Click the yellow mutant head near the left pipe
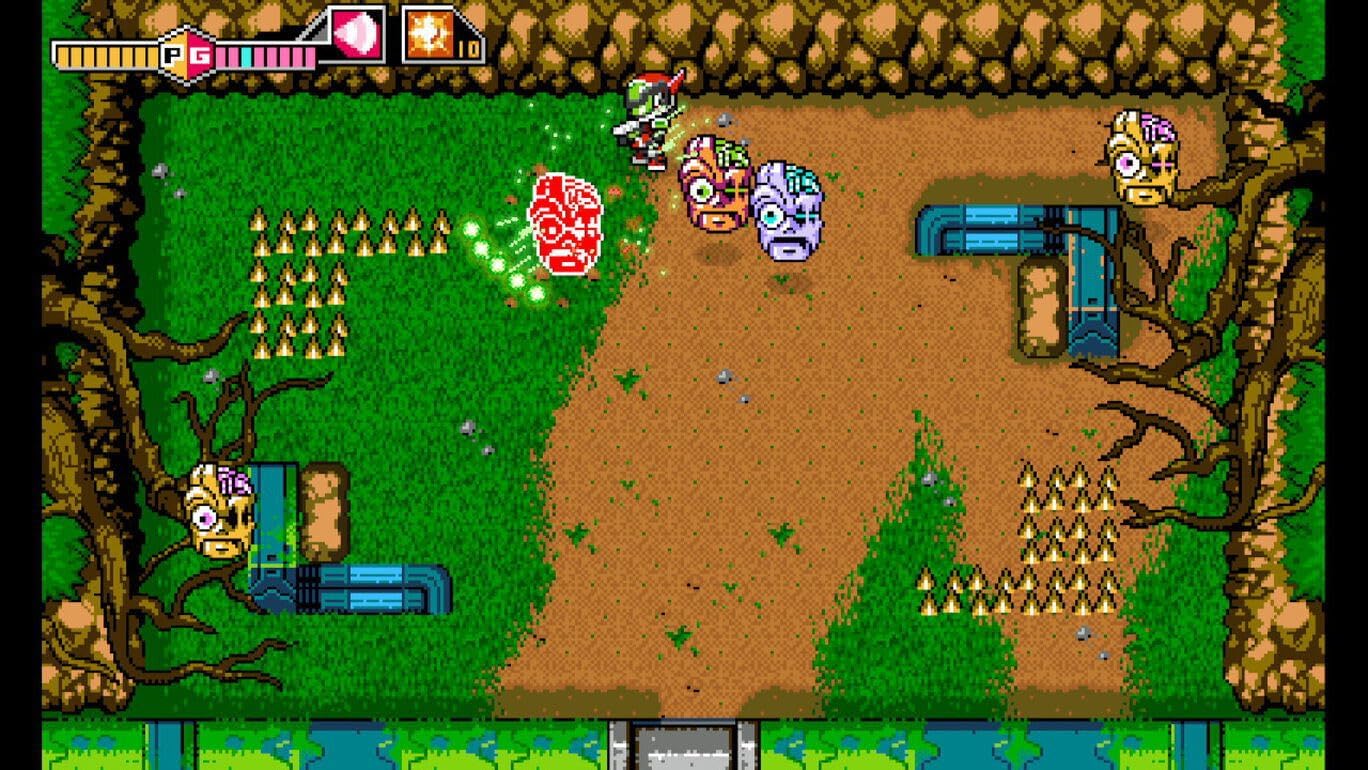 (215, 512)
